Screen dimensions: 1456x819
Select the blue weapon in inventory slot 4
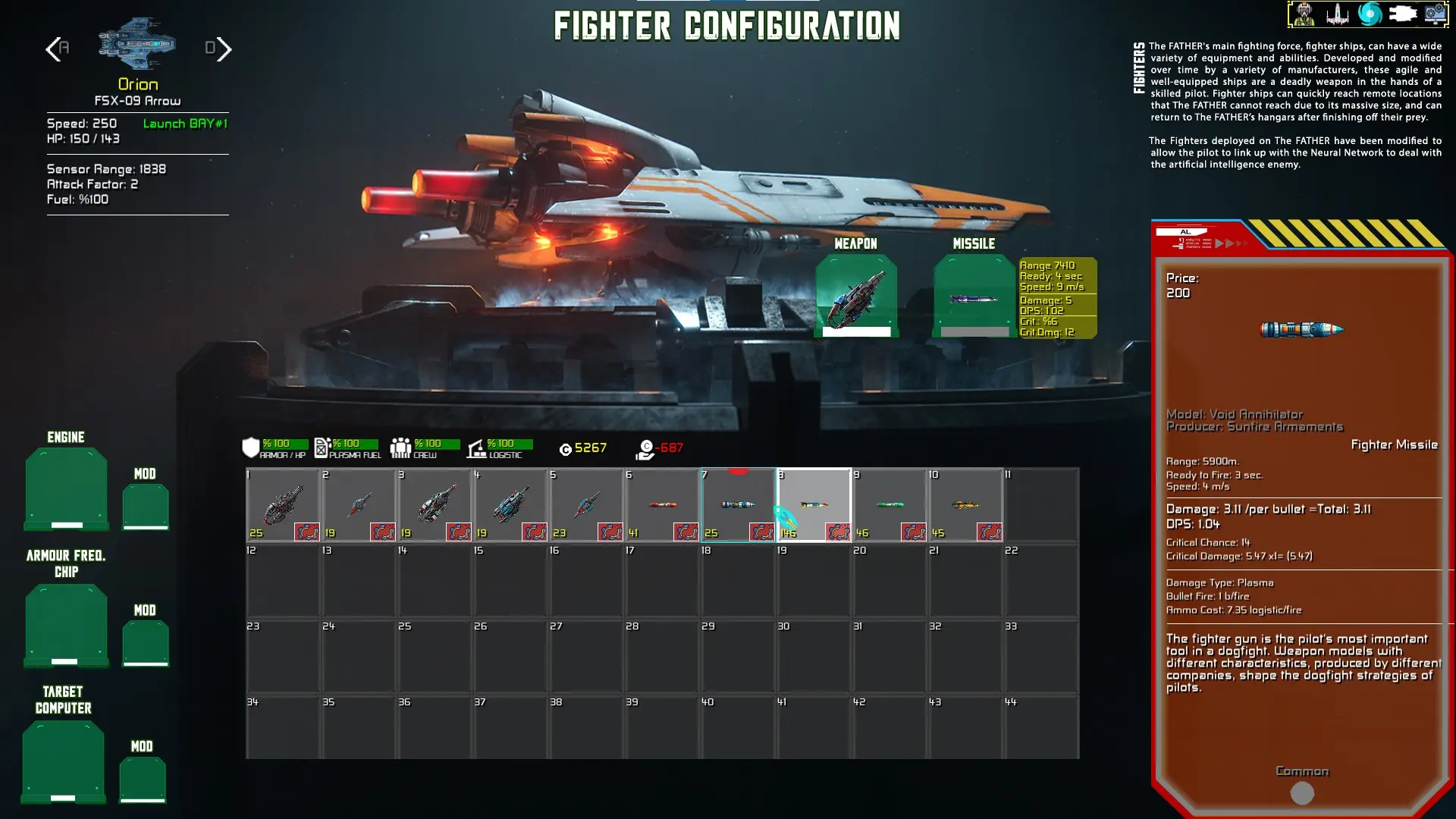510,504
